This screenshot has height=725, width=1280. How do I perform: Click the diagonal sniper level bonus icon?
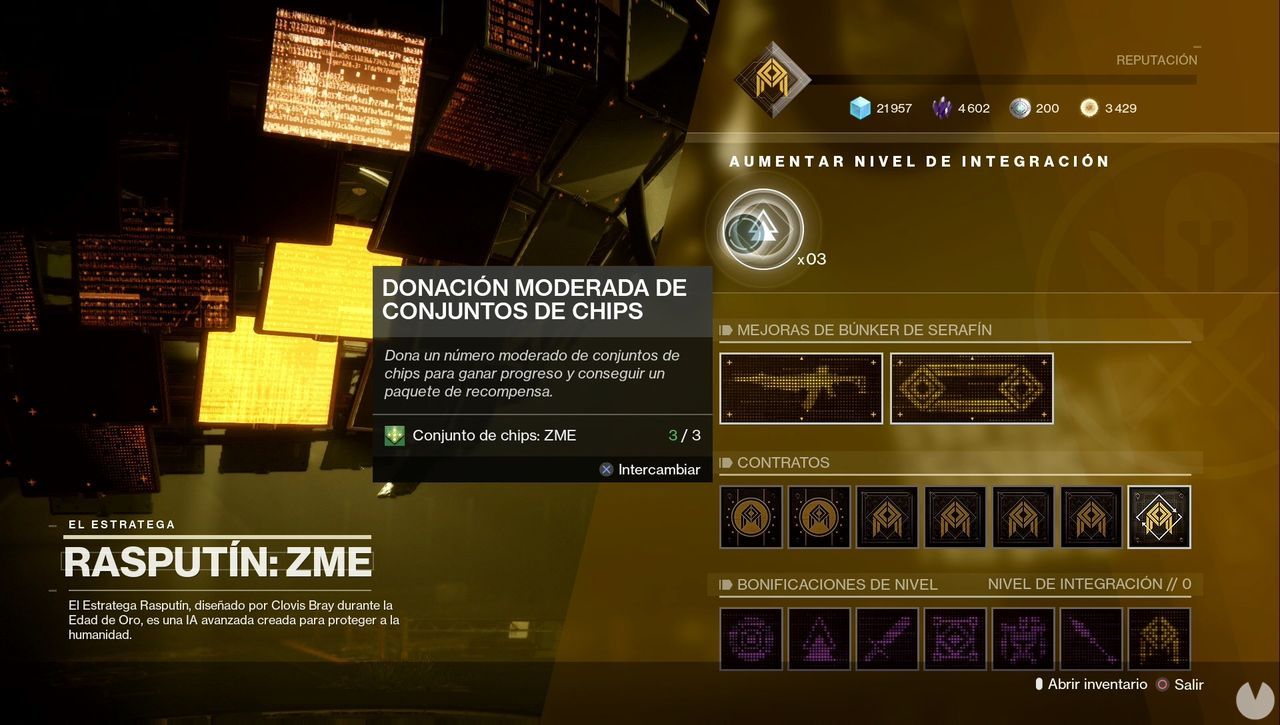pyautogui.click(x=1091, y=638)
